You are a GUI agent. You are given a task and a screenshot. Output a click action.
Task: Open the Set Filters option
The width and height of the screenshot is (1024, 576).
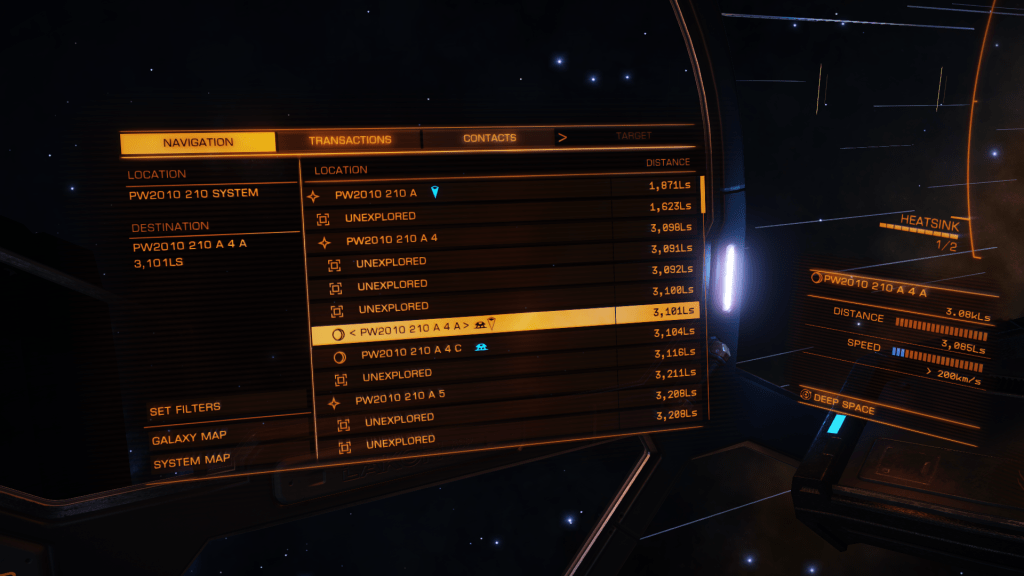pyautogui.click(x=185, y=410)
